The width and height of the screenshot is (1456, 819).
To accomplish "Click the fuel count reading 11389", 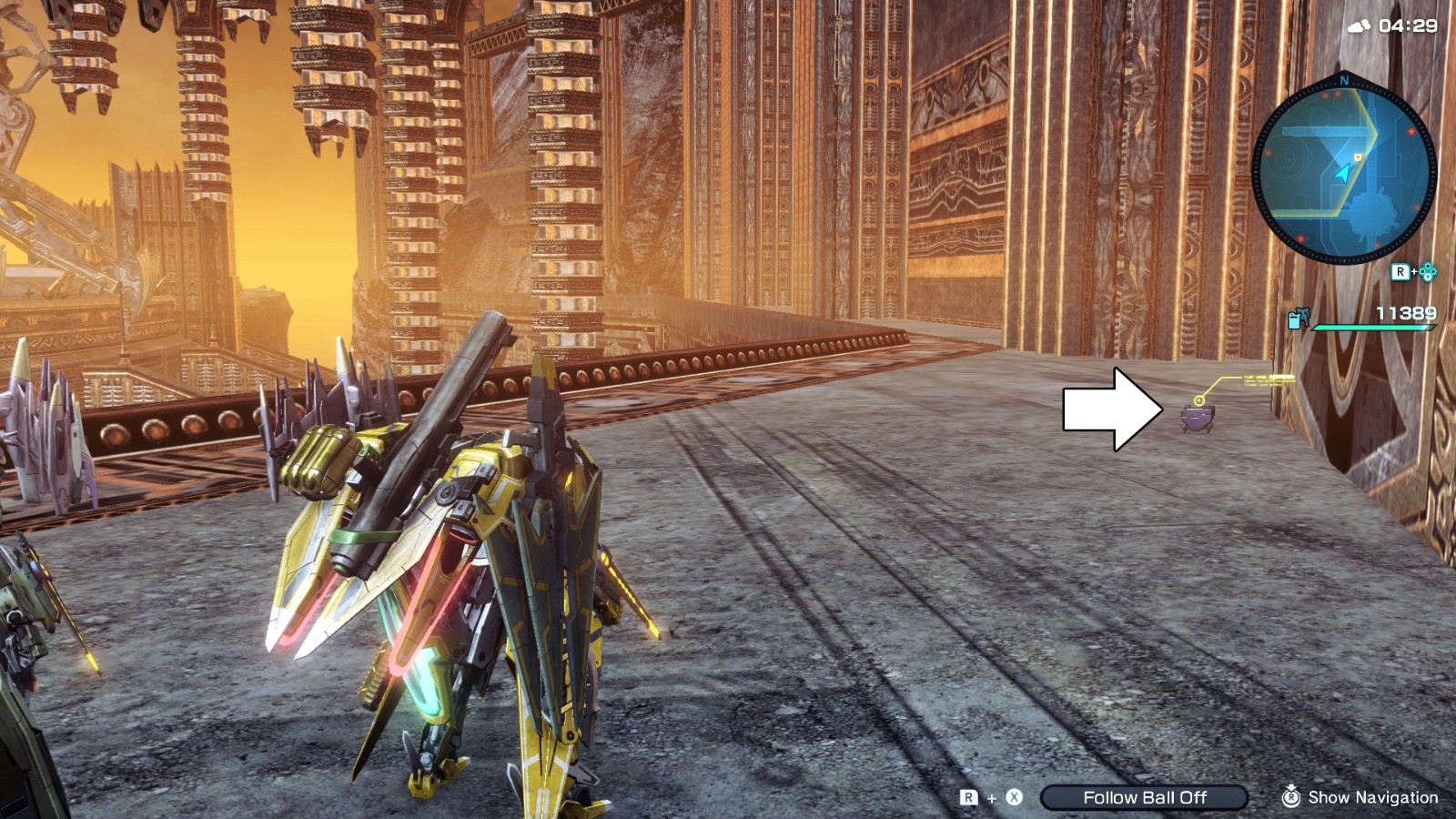I will (1405, 311).
